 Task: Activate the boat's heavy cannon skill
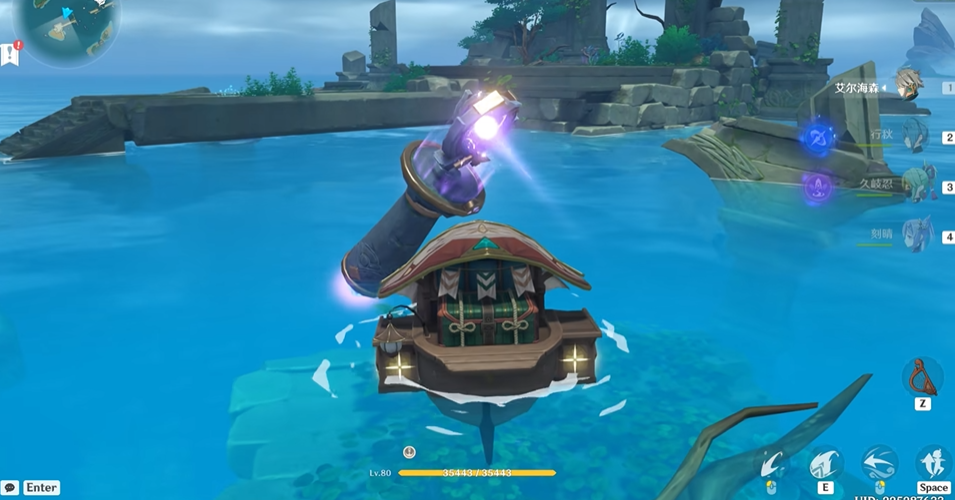click(825, 463)
